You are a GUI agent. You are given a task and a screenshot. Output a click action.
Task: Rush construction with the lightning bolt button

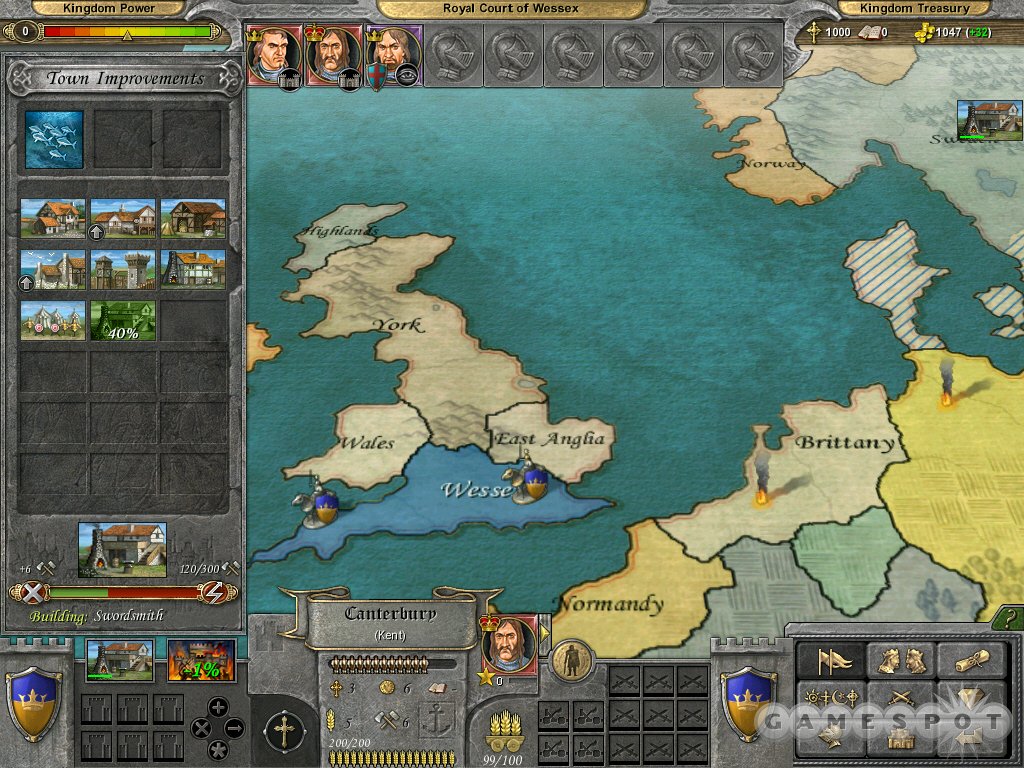pyautogui.click(x=214, y=592)
